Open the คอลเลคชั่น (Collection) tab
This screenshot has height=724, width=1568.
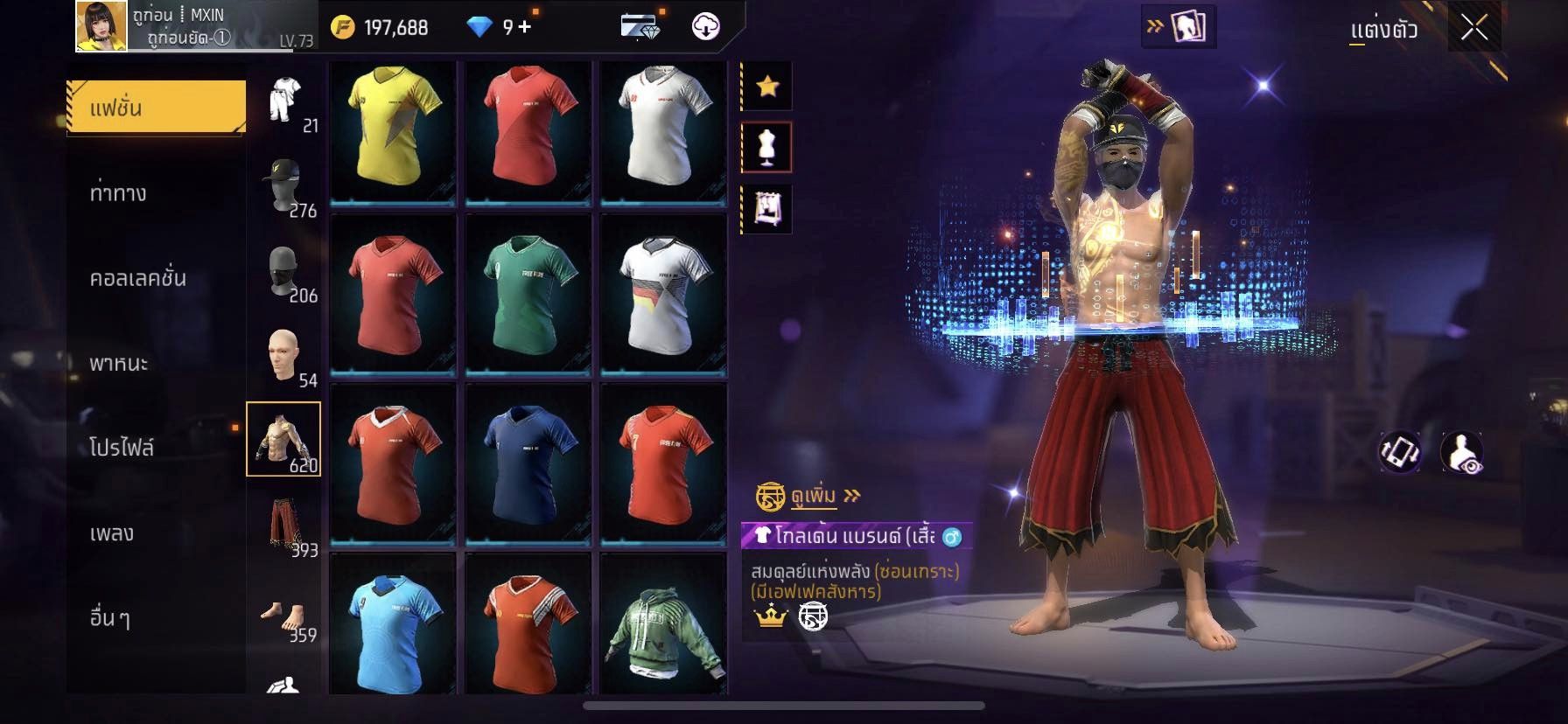138,278
